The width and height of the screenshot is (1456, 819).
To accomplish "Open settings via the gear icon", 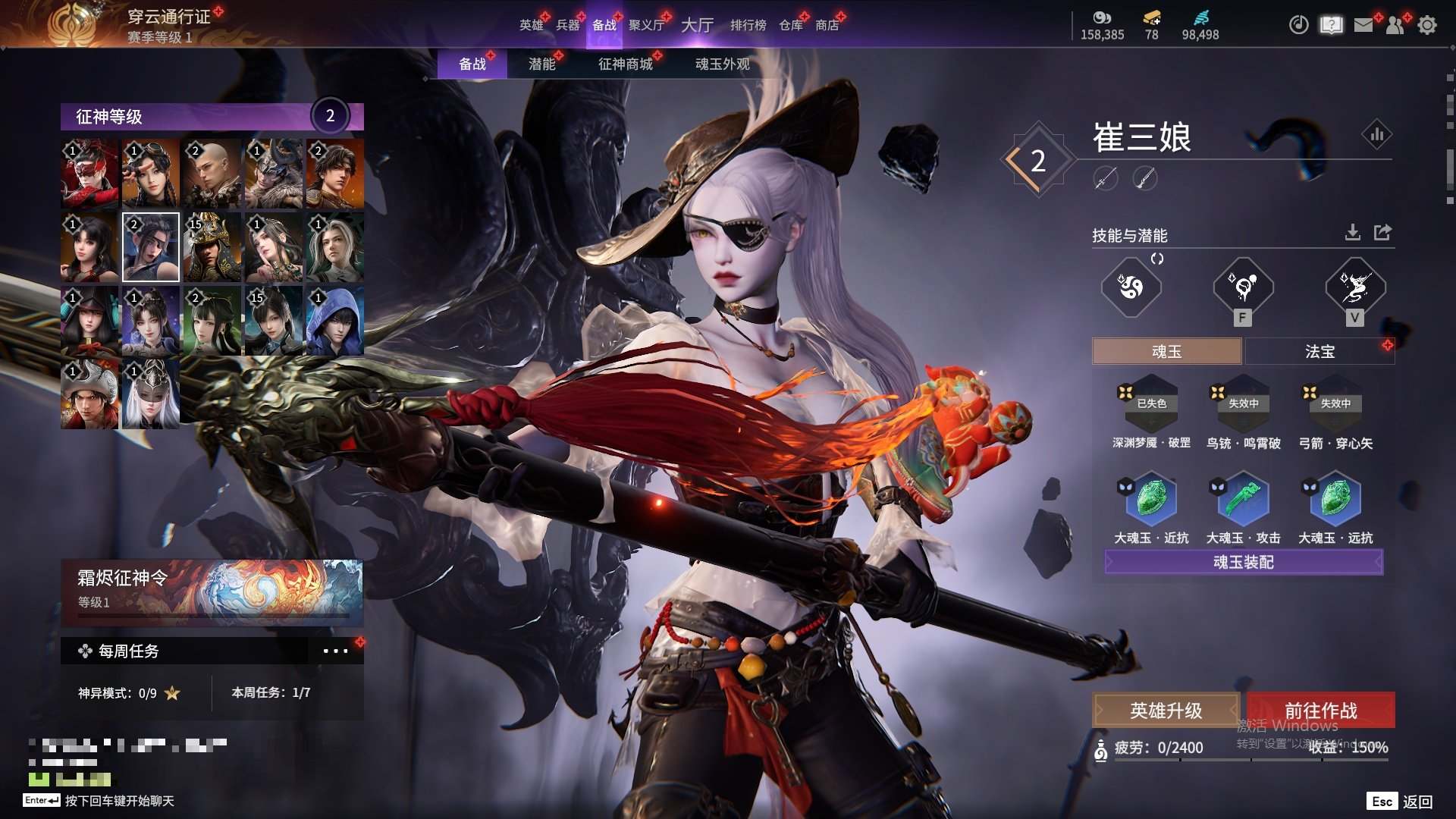I will 1426,25.
